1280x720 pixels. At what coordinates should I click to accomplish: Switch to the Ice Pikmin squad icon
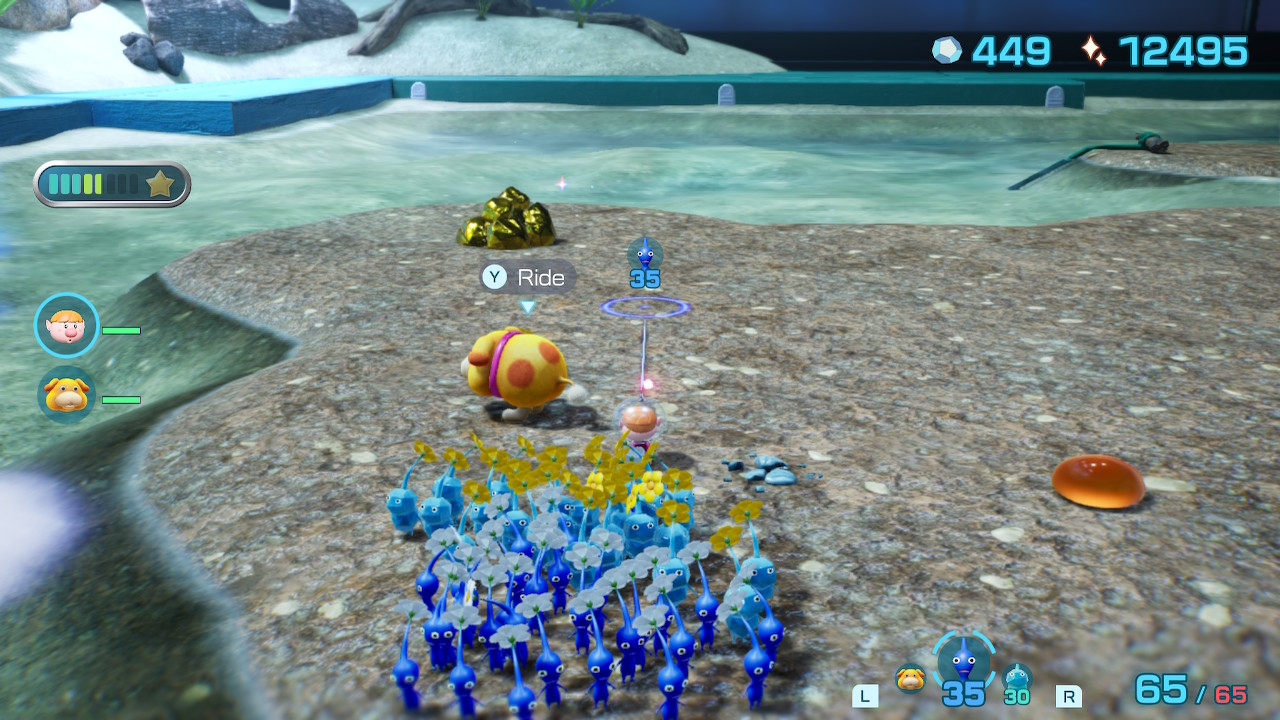1017,677
